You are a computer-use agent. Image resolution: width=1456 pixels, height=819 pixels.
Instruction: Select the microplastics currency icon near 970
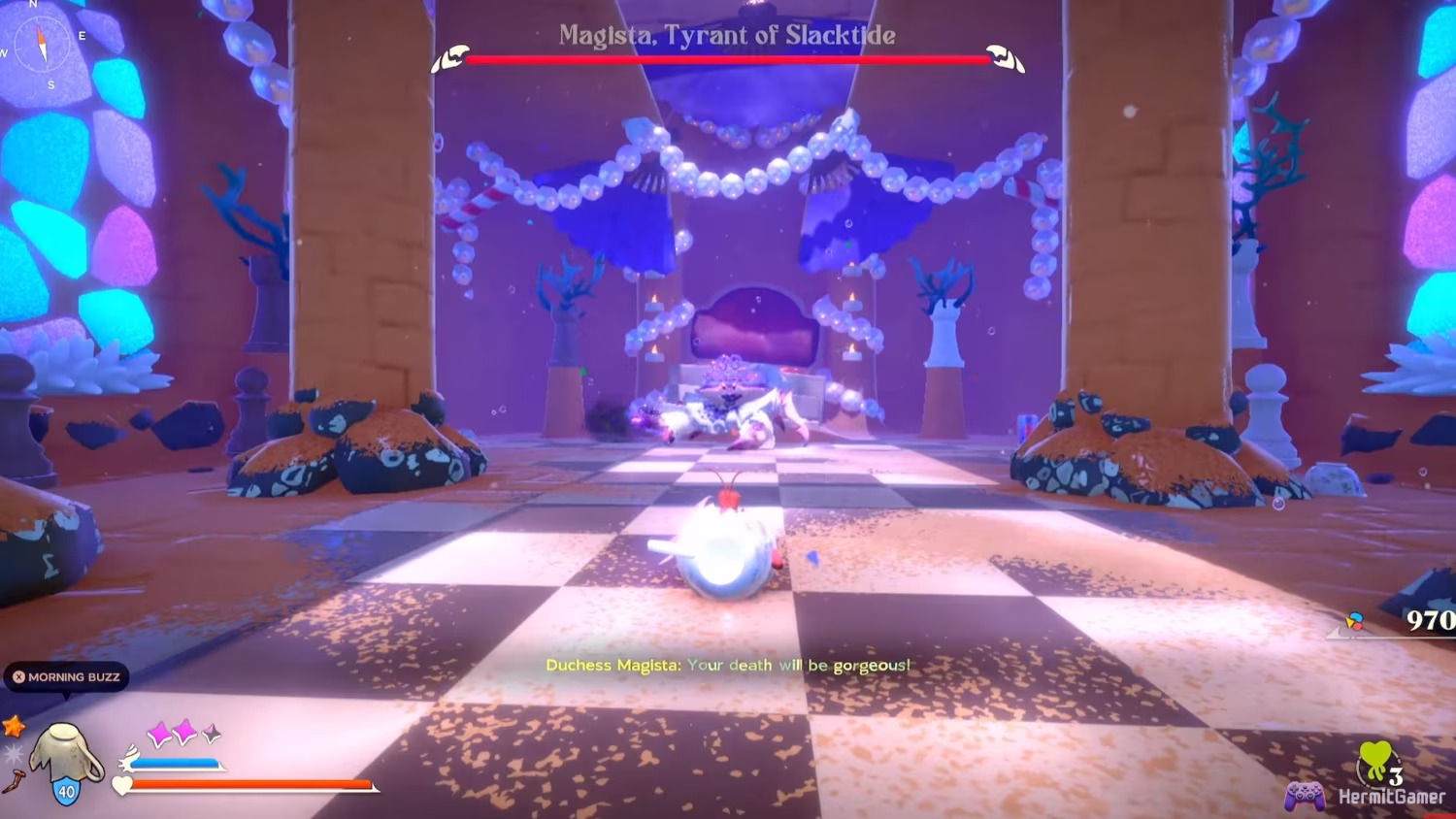coord(1355,622)
